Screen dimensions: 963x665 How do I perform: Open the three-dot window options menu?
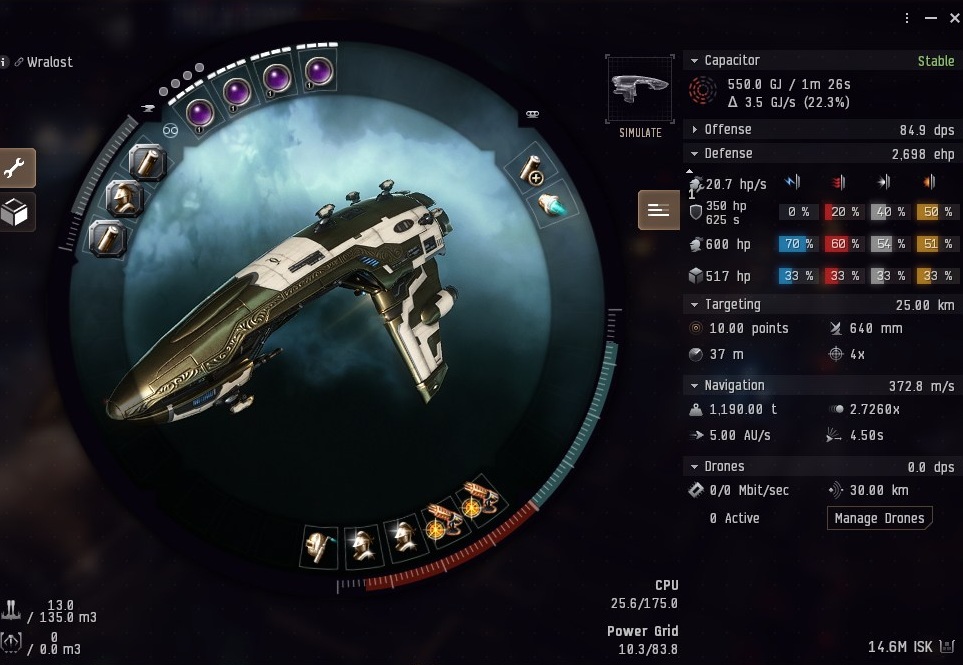click(x=908, y=18)
